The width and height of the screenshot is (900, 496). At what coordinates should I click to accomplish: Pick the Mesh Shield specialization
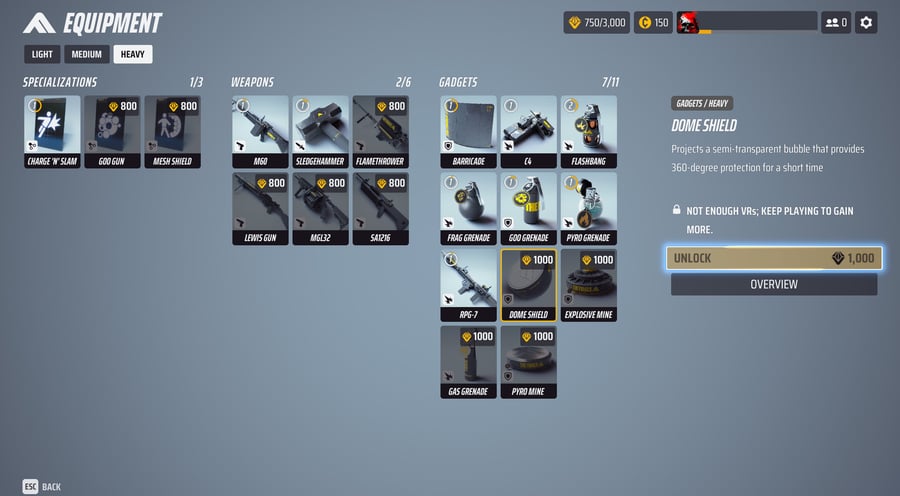click(172, 131)
